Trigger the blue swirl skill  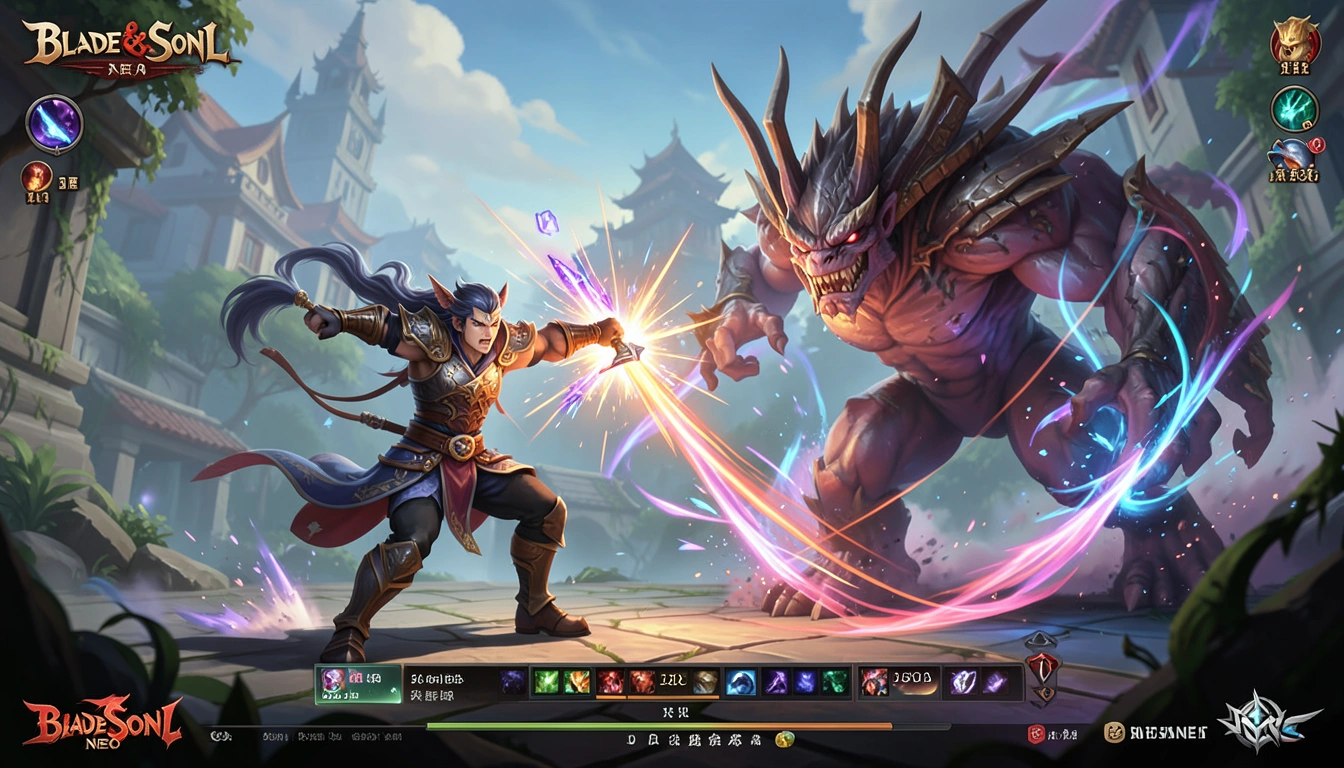(740, 682)
